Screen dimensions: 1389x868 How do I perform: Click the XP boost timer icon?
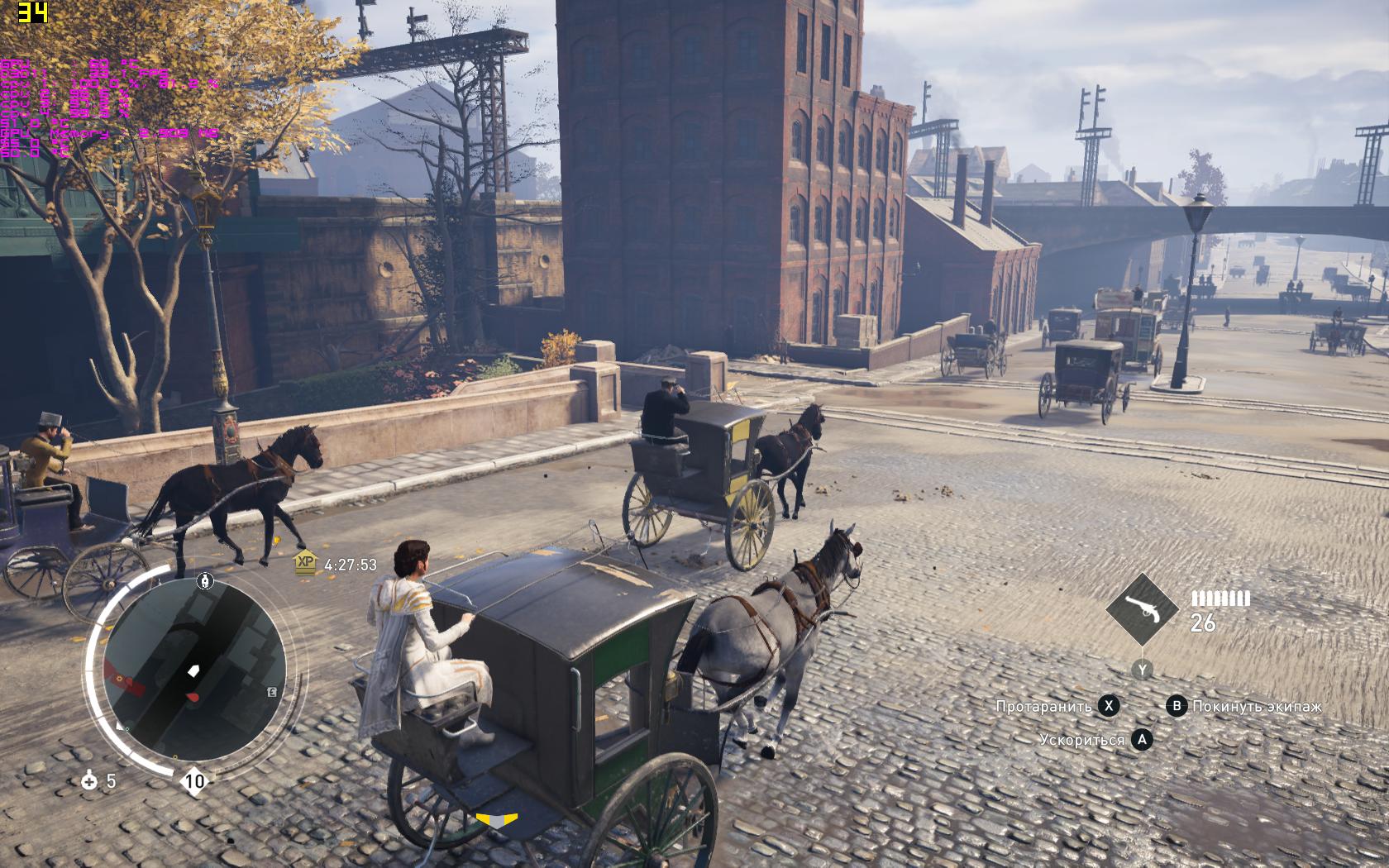tap(306, 562)
